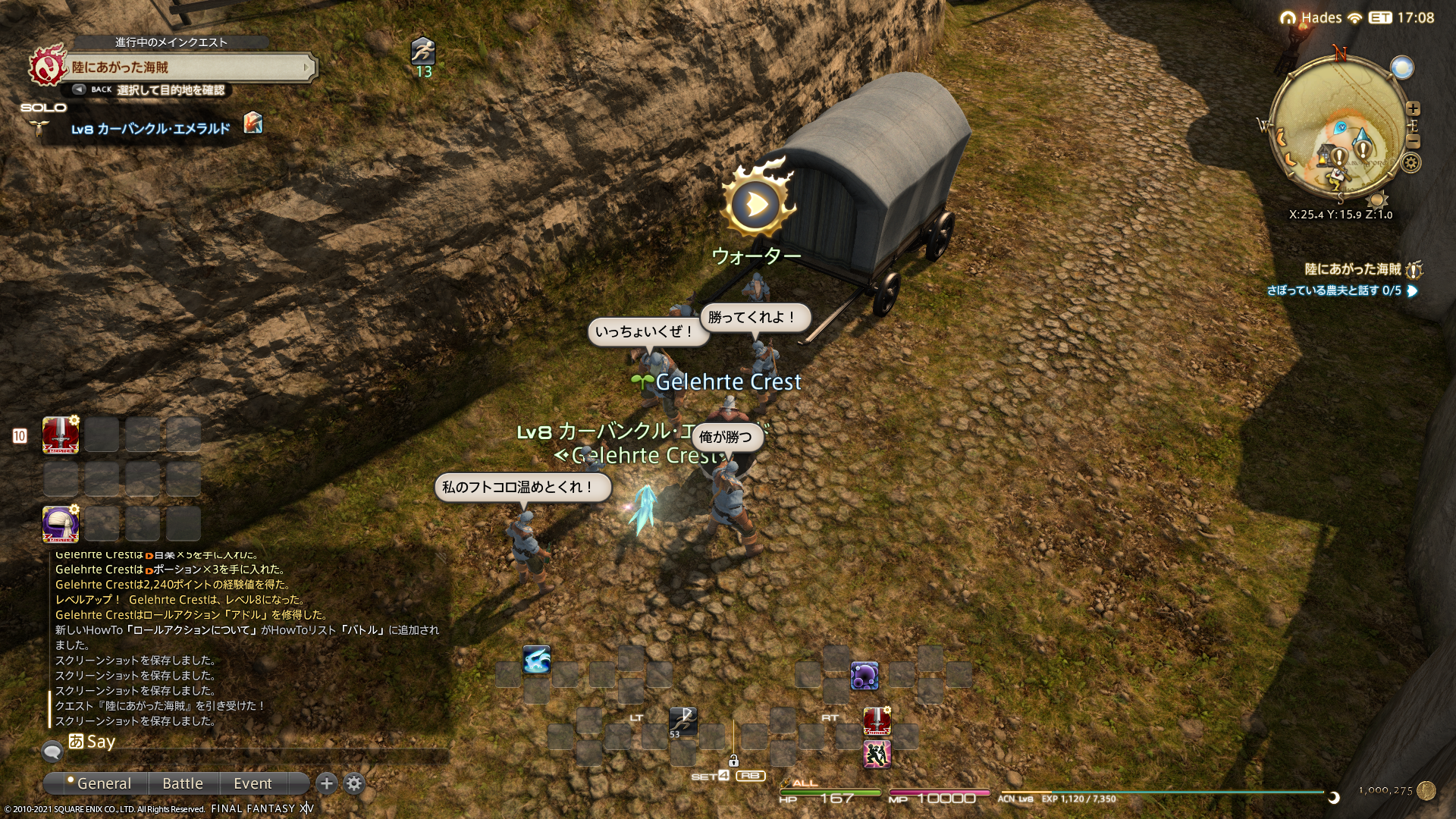
Task: Add a new chat tab with plus button
Action: click(327, 783)
